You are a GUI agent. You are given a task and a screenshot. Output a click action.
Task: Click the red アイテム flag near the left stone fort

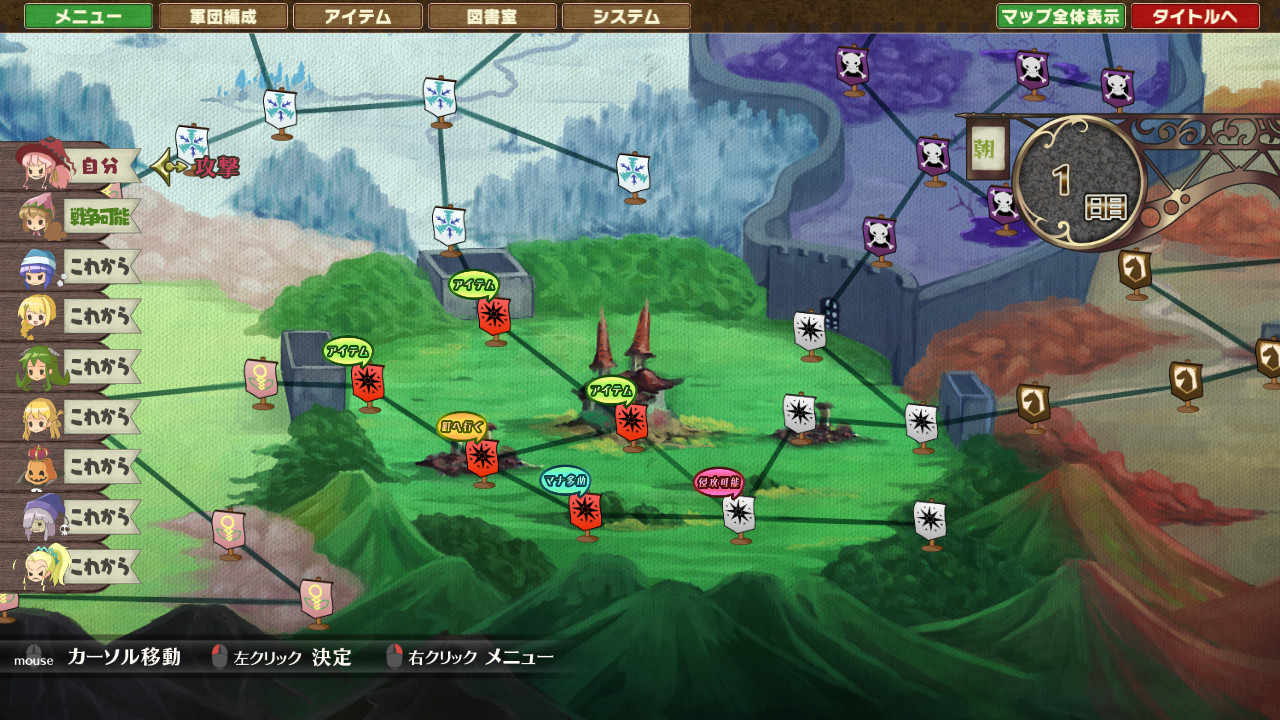tap(369, 381)
